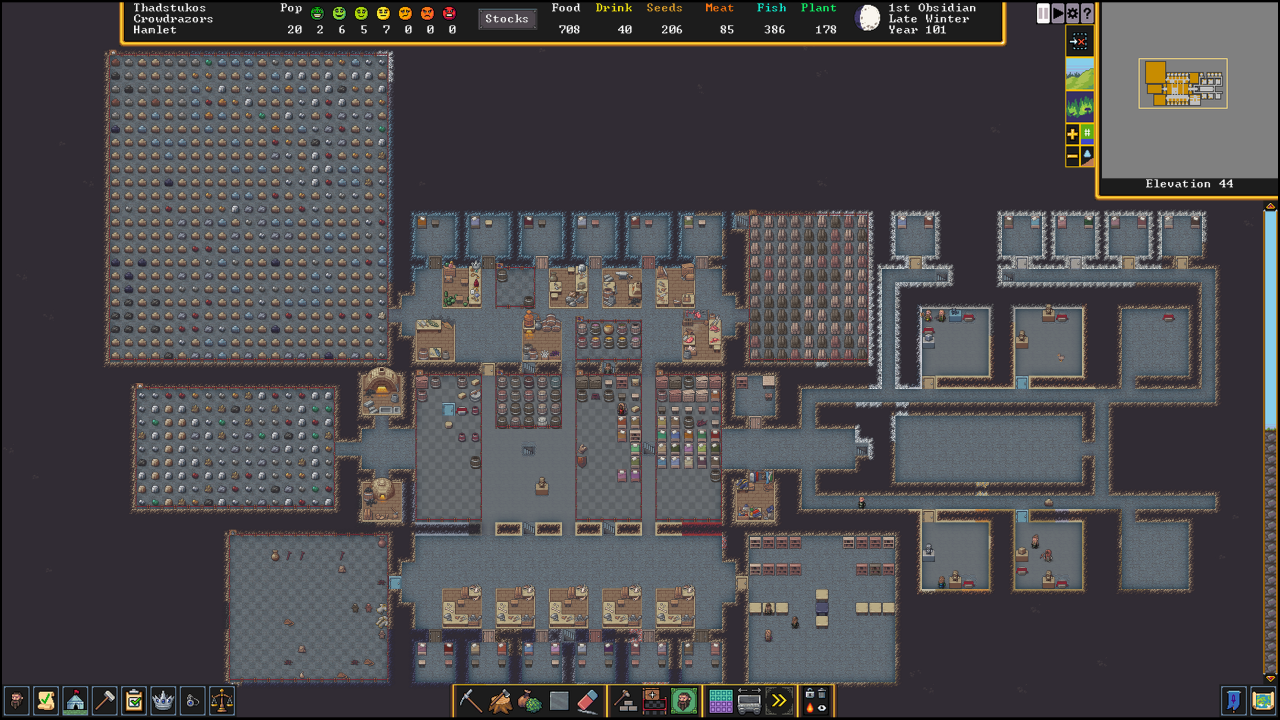Toggle the hide designation eye tool
Image resolution: width=1280 pixels, height=720 pixels.
(x=823, y=709)
